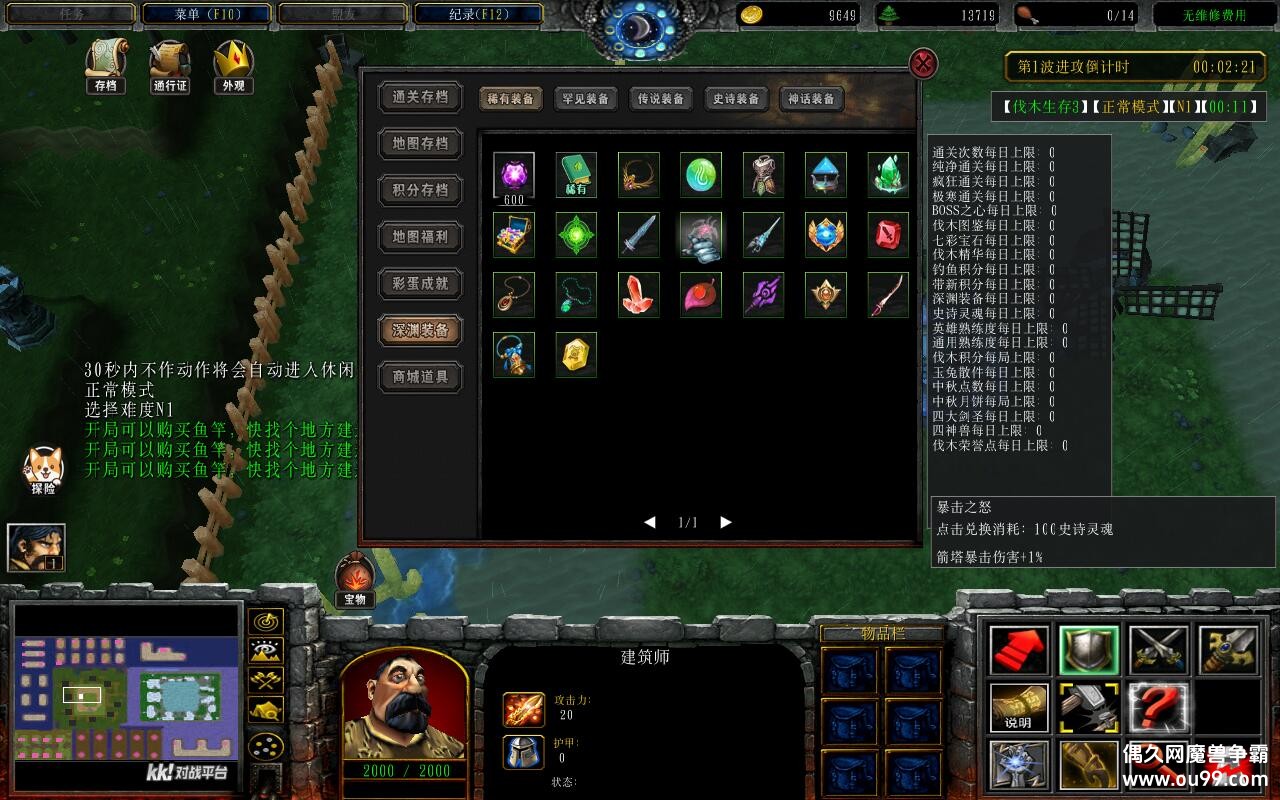Switch to the 罕见装备 tab
This screenshot has width=1280, height=800.
pyautogui.click(x=585, y=99)
